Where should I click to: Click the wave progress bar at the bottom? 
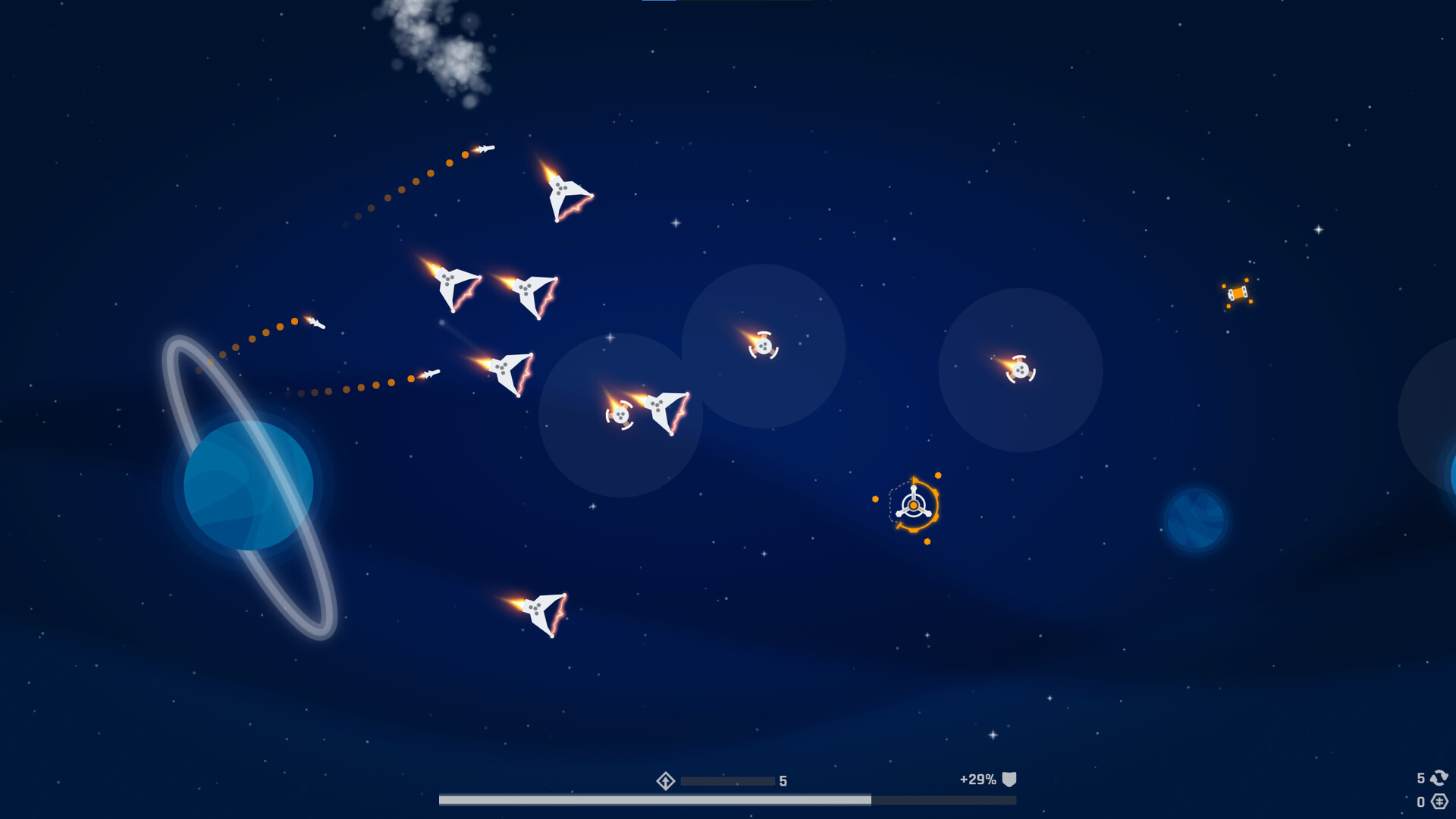728,797
